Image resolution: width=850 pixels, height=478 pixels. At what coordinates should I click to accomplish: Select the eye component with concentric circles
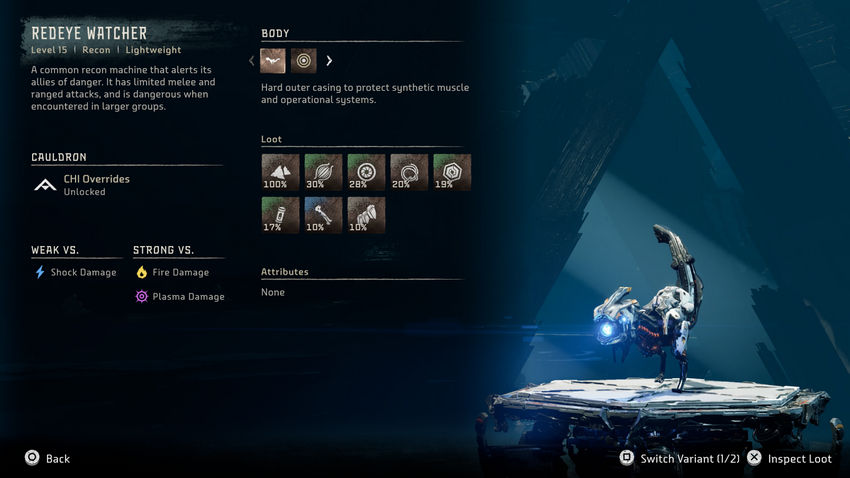pos(304,61)
